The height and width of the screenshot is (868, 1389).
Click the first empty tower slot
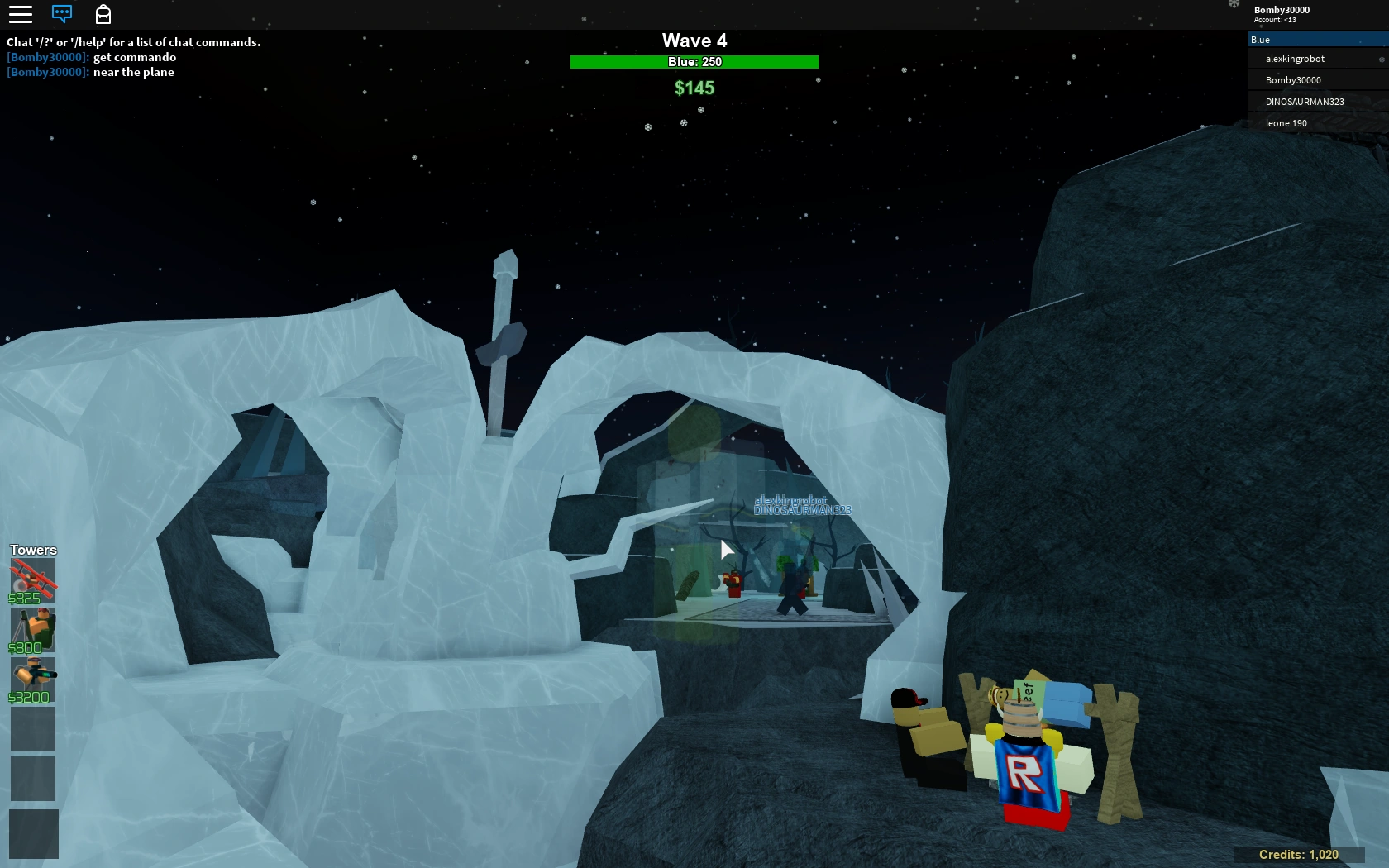[33, 729]
